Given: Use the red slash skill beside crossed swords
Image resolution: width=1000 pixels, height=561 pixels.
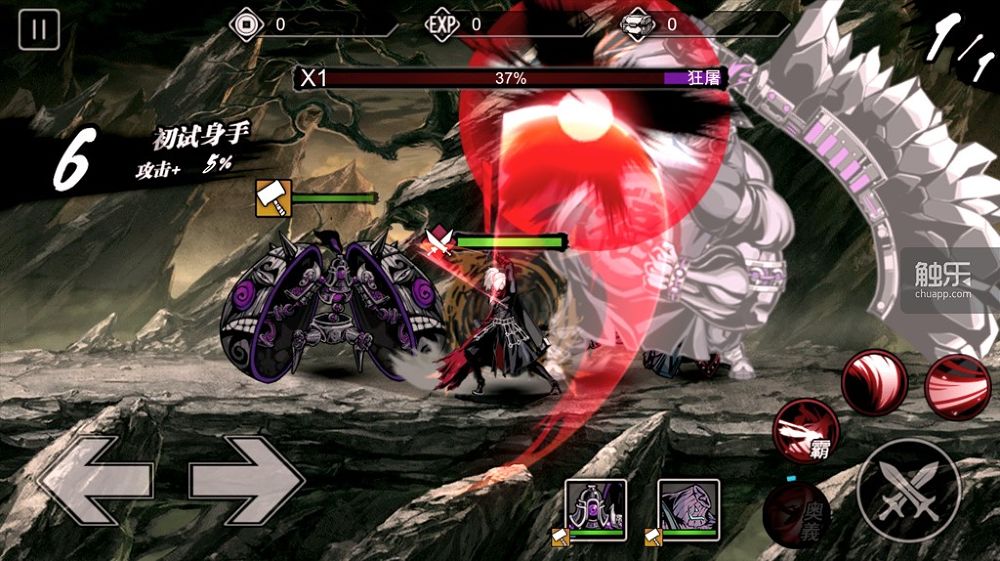Looking at the screenshot, I should pos(873,381).
